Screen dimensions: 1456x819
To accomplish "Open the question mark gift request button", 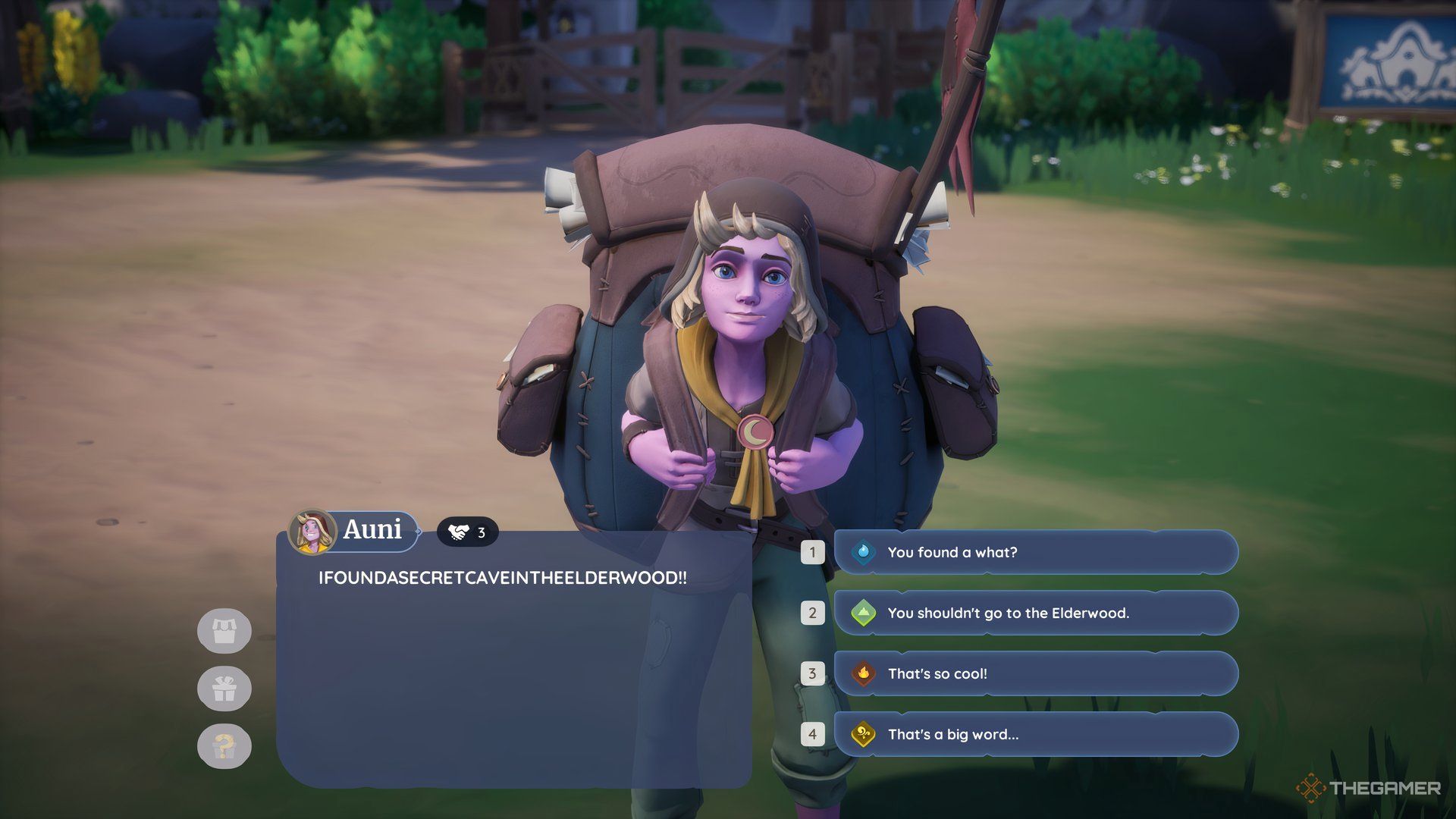I will (224, 746).
